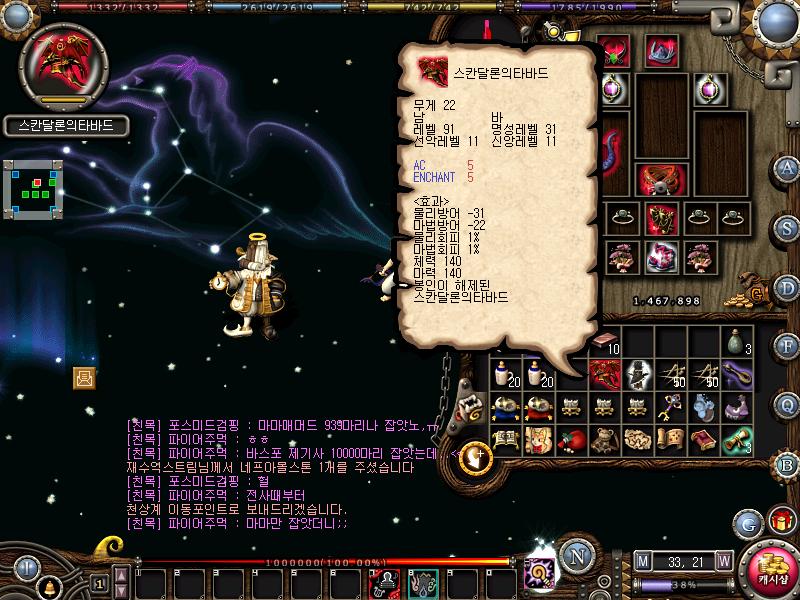Viewport: 800px width, 600px height.
Task: Click the square W button by the coordinates
Action: pyautogui.click(x=724, y=560)
